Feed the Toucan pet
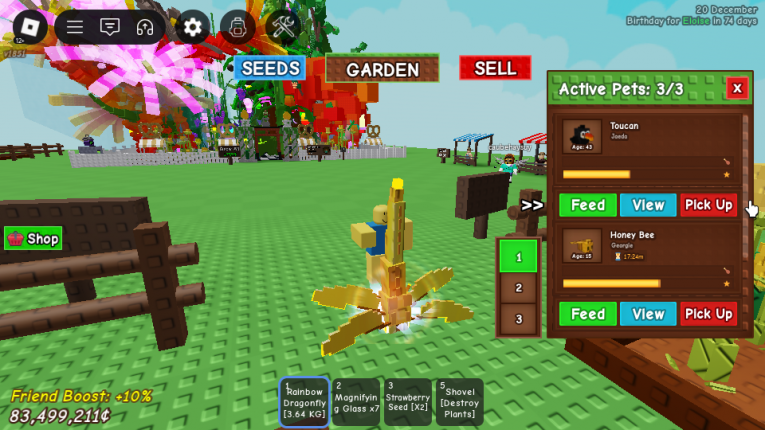Image resolution: width=765 pixels, height=430 pixels. click(587, 205)
